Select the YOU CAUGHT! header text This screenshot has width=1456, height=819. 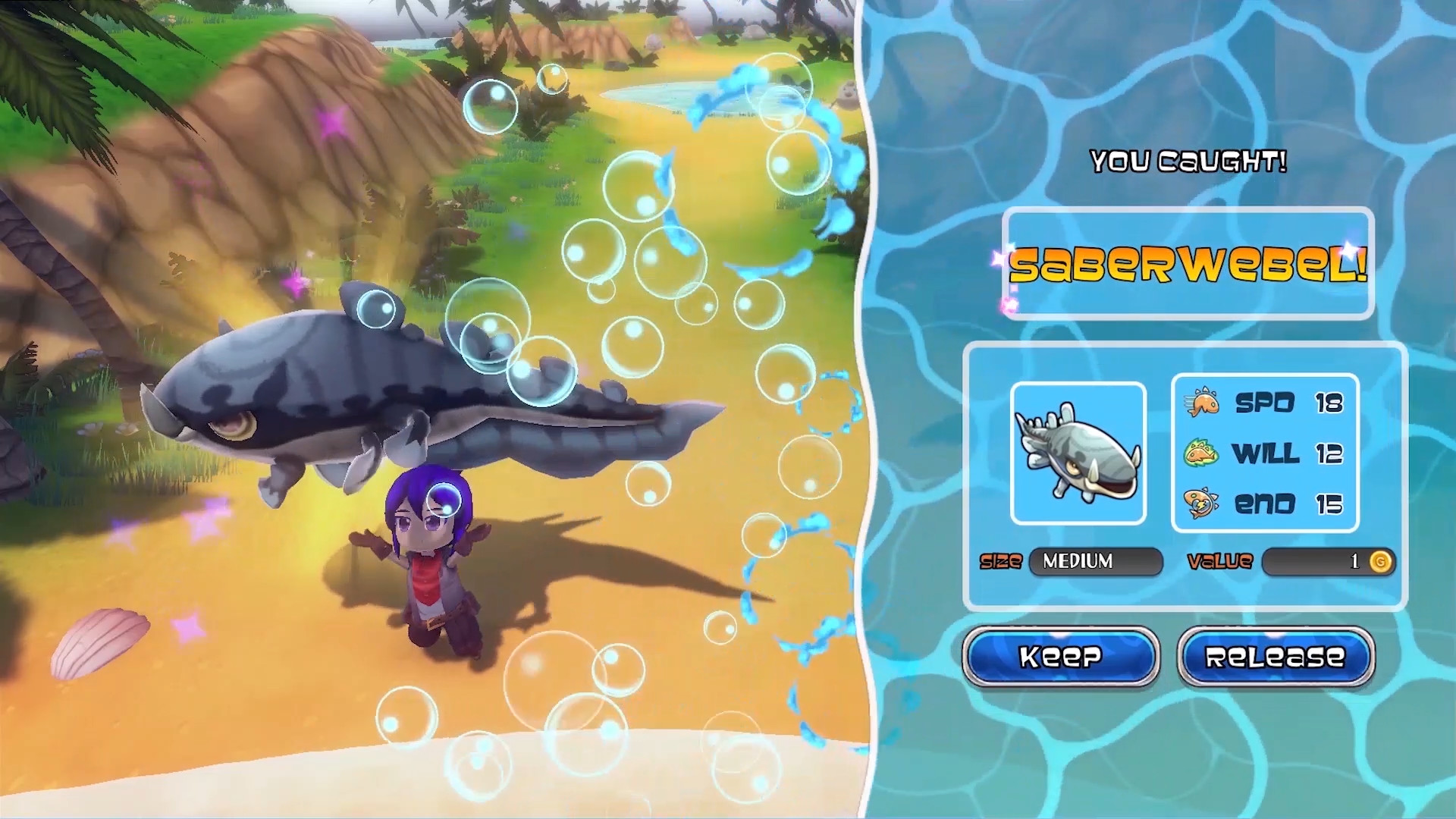click(1191, 161)
